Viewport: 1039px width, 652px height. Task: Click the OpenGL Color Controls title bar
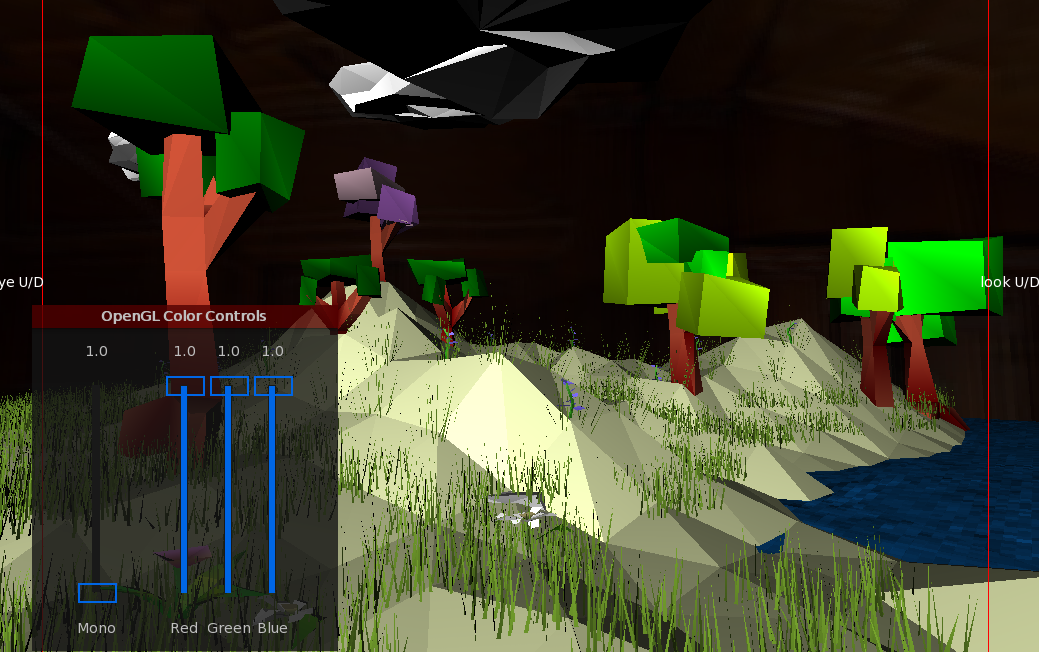pos(184,316)
